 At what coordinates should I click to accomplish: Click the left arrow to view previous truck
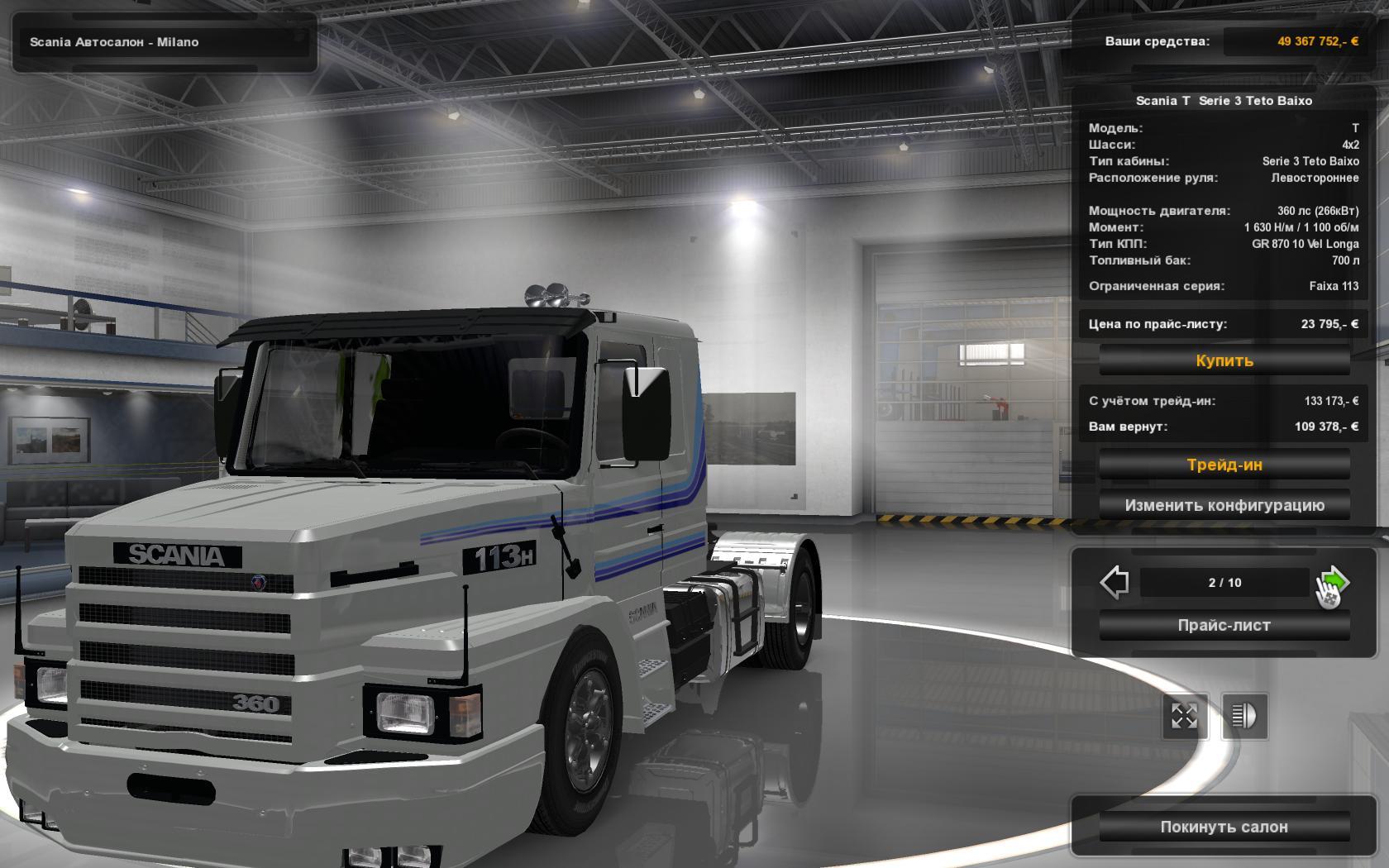(x=1115, y=582)
